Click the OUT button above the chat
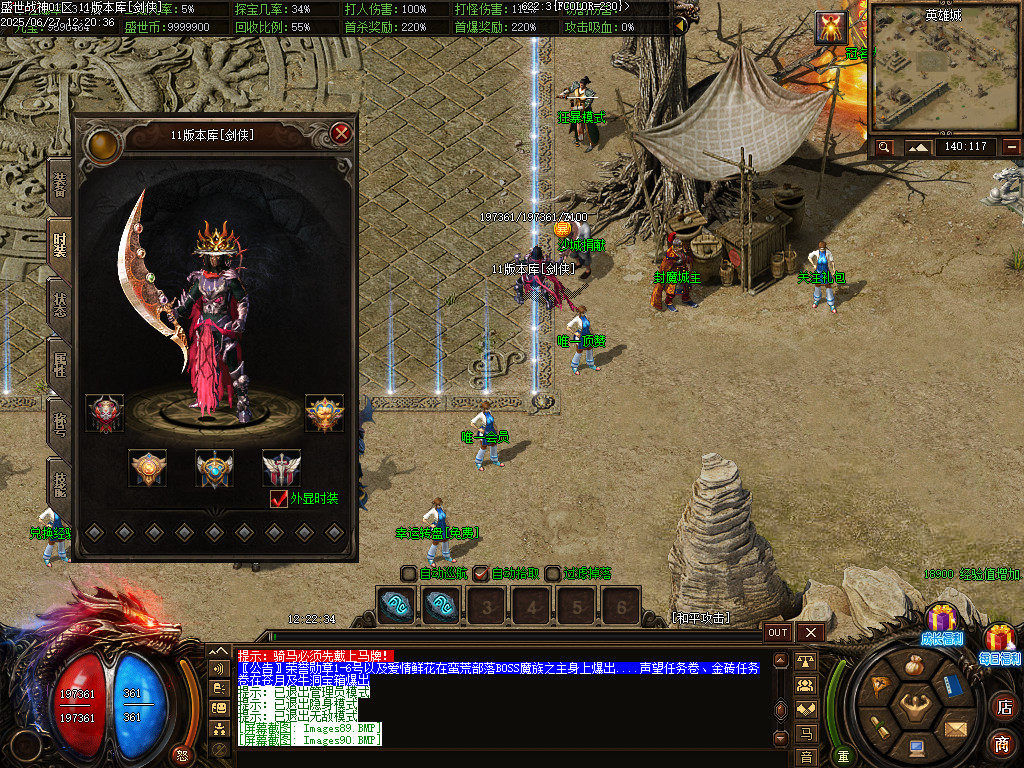Viewport: 1024px width, 768px height. (778, 632)
